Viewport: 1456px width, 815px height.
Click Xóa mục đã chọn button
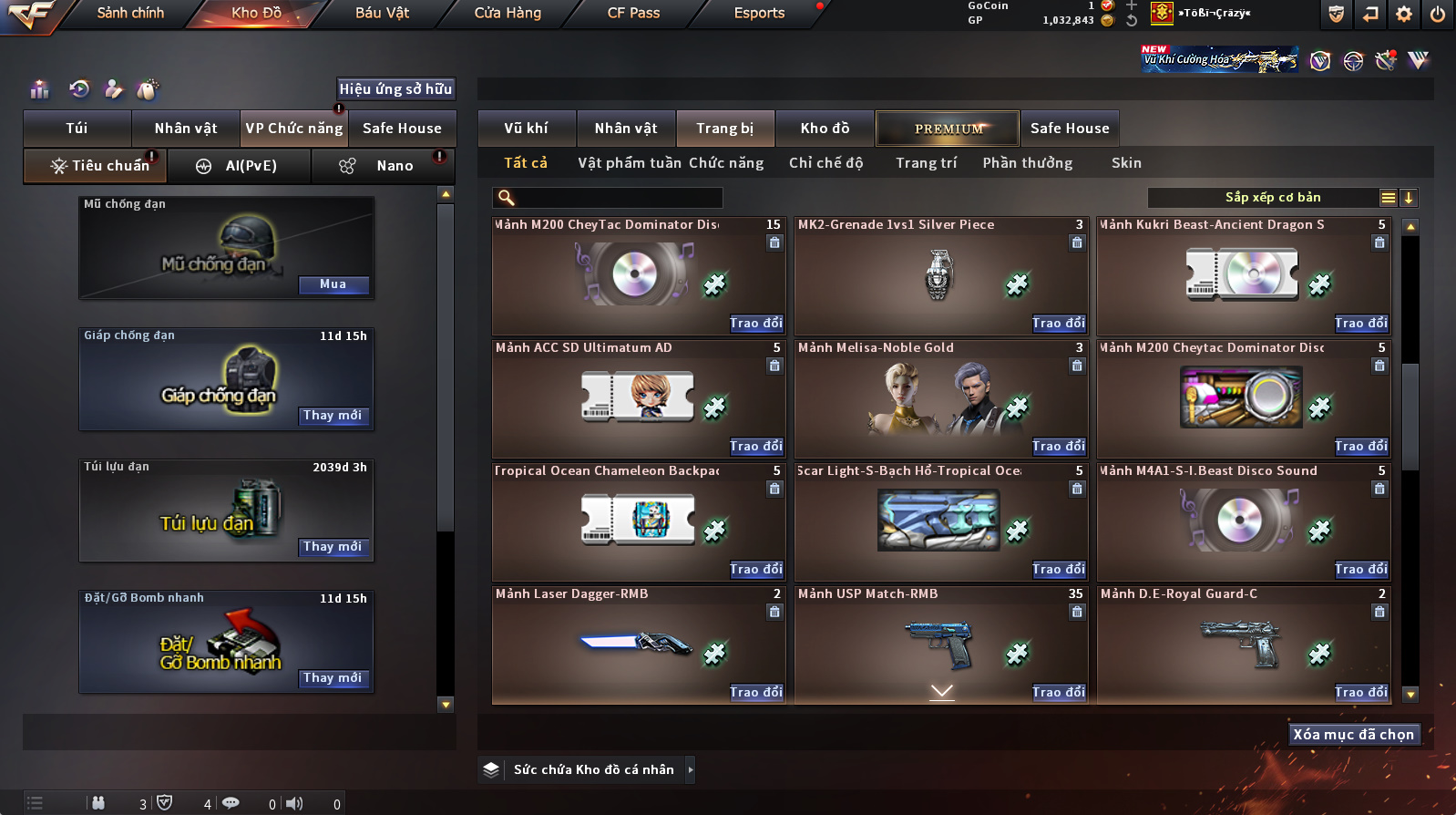click(1354, 735)
